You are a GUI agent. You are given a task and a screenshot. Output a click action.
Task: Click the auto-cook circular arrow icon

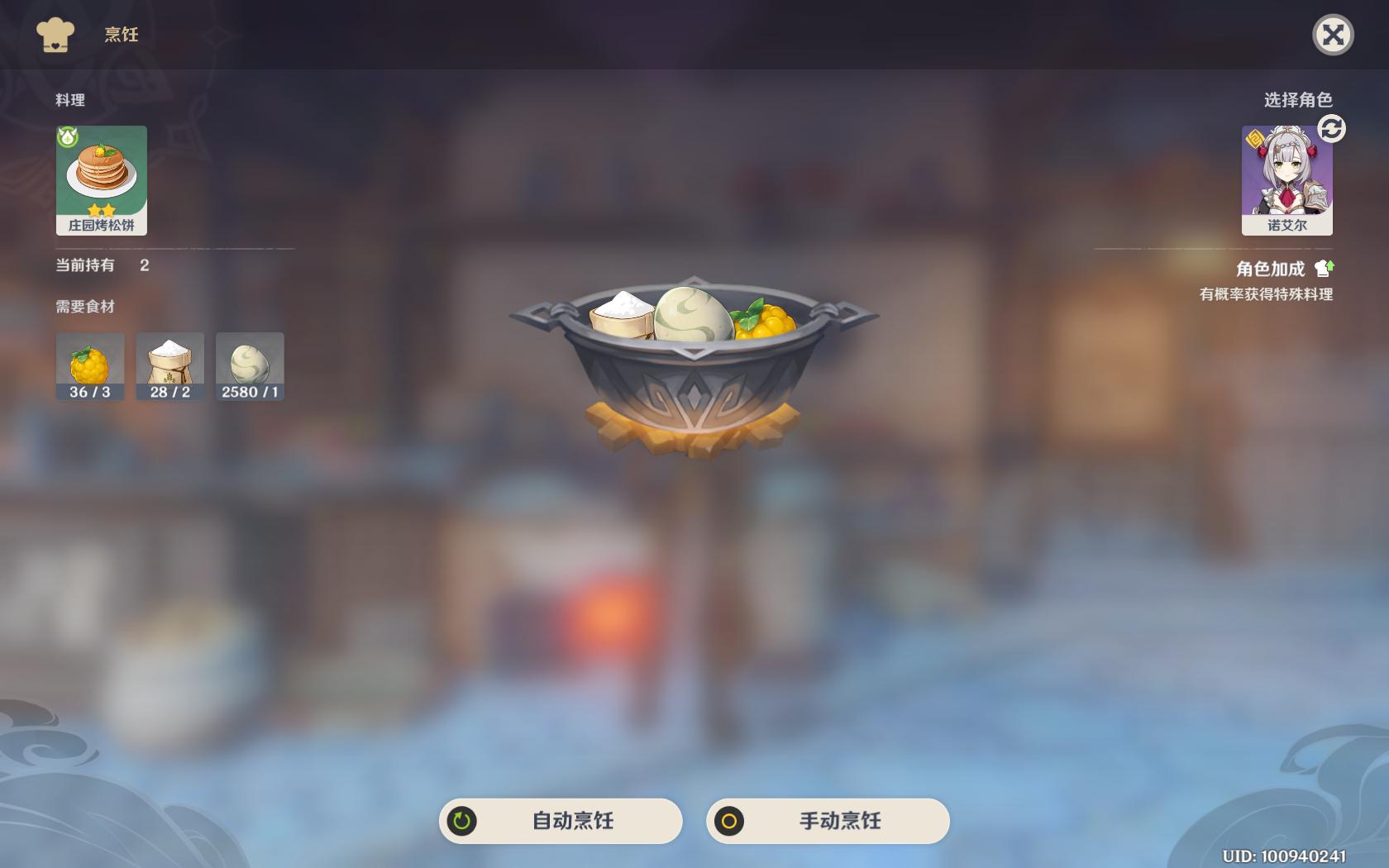click(460, 821)
